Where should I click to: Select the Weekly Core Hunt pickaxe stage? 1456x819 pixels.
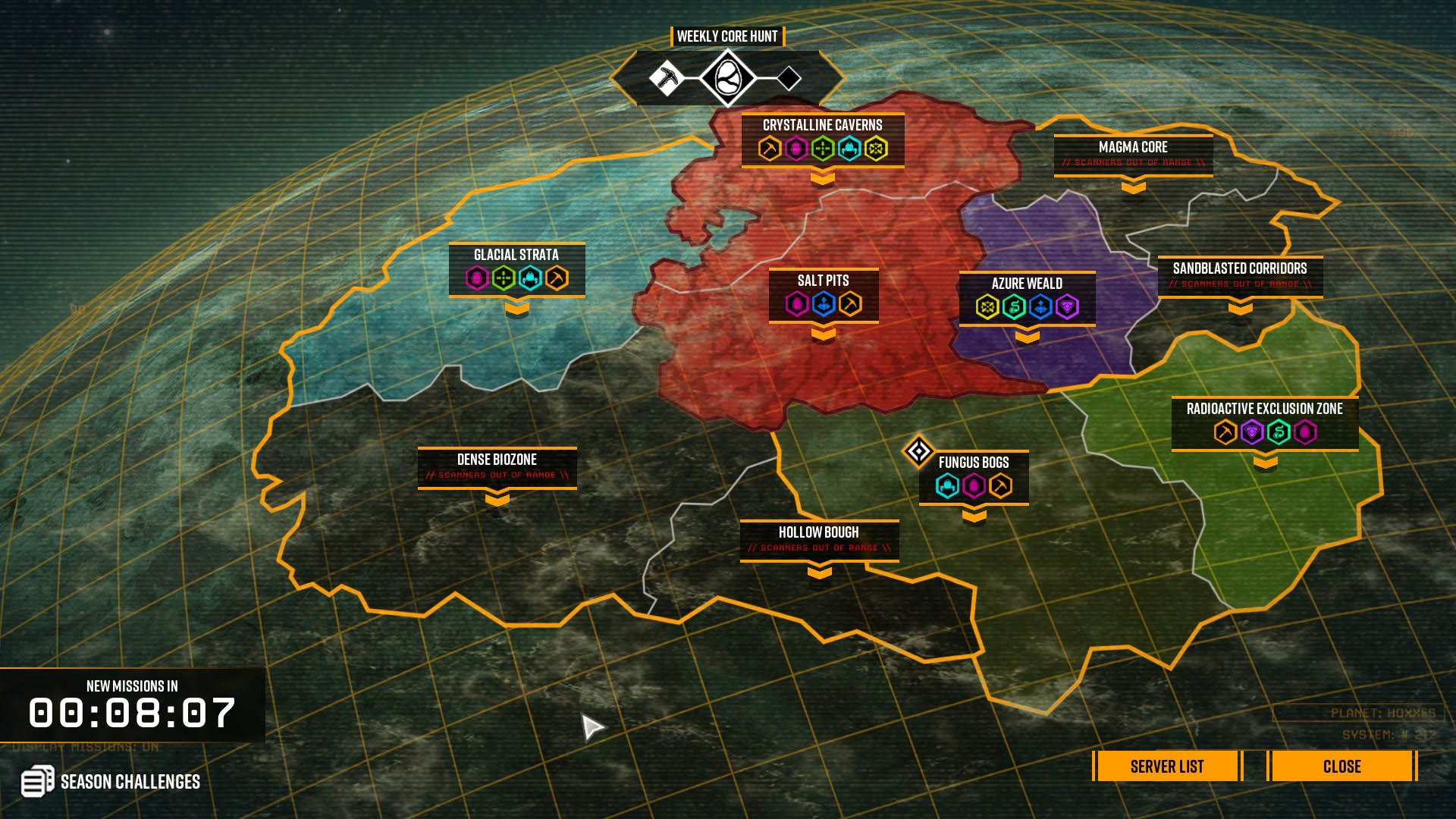[666, 77]
